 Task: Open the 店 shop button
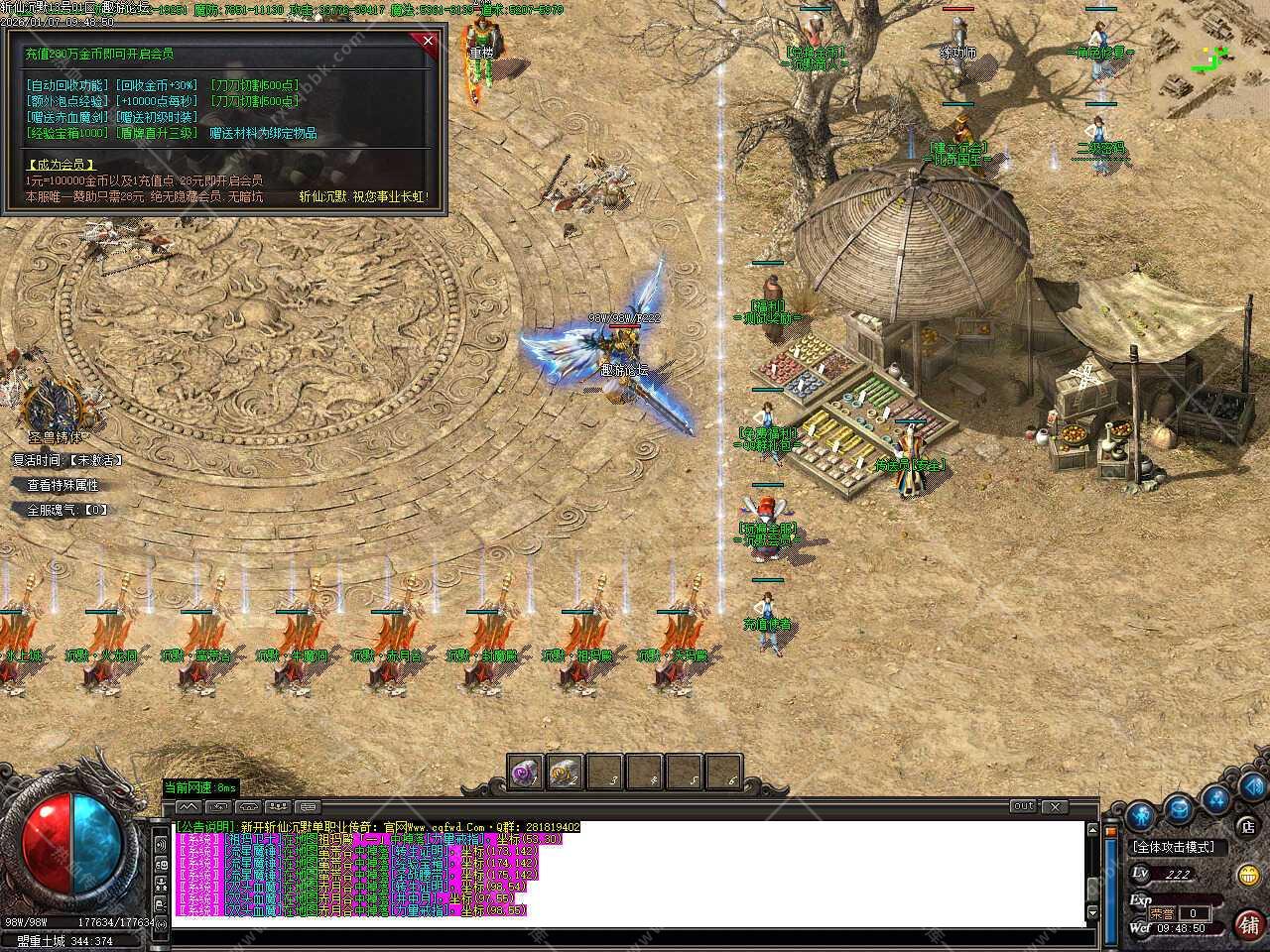coord(1247,826)
